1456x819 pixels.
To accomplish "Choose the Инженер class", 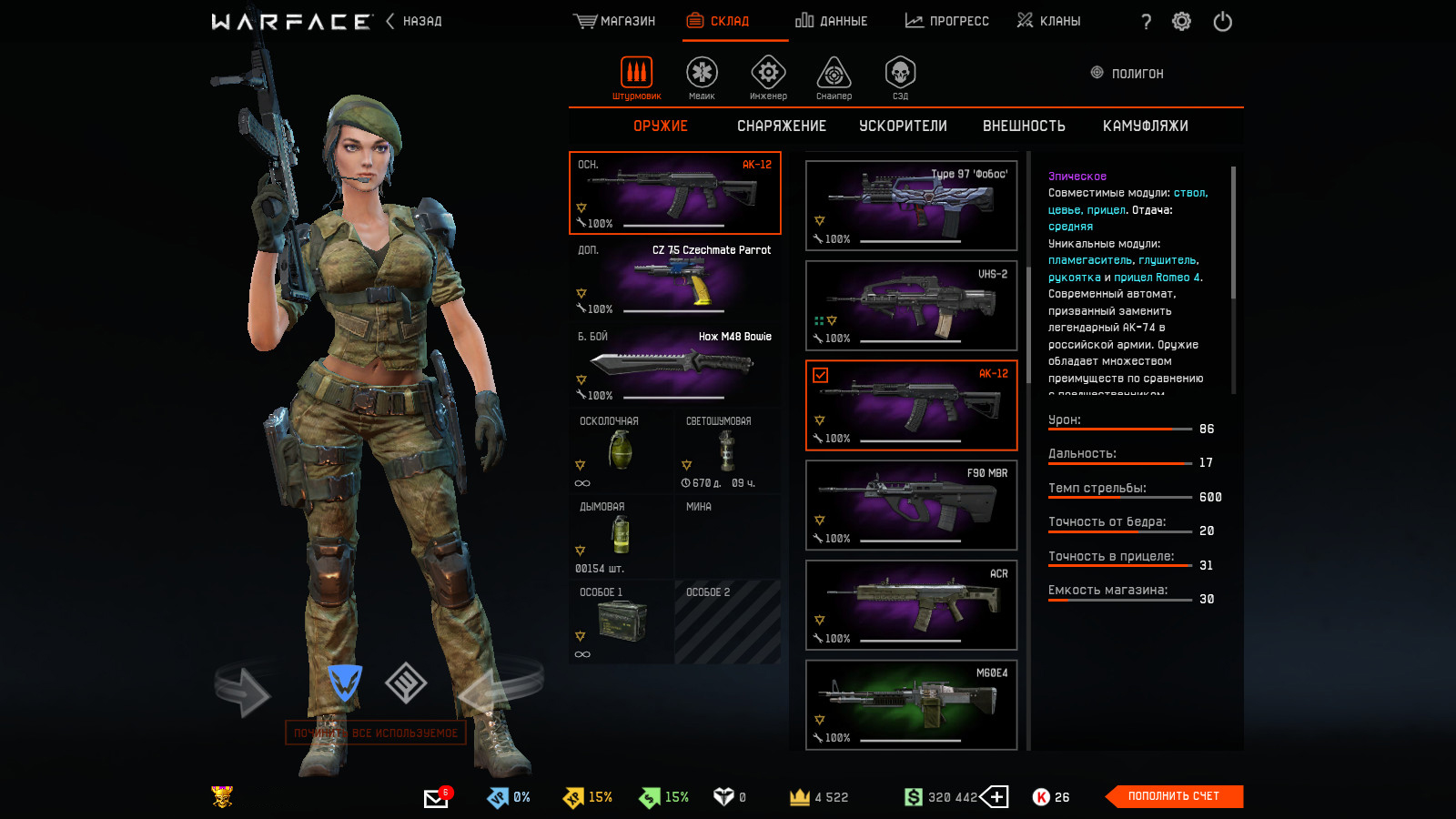I will tap(768, 76).
